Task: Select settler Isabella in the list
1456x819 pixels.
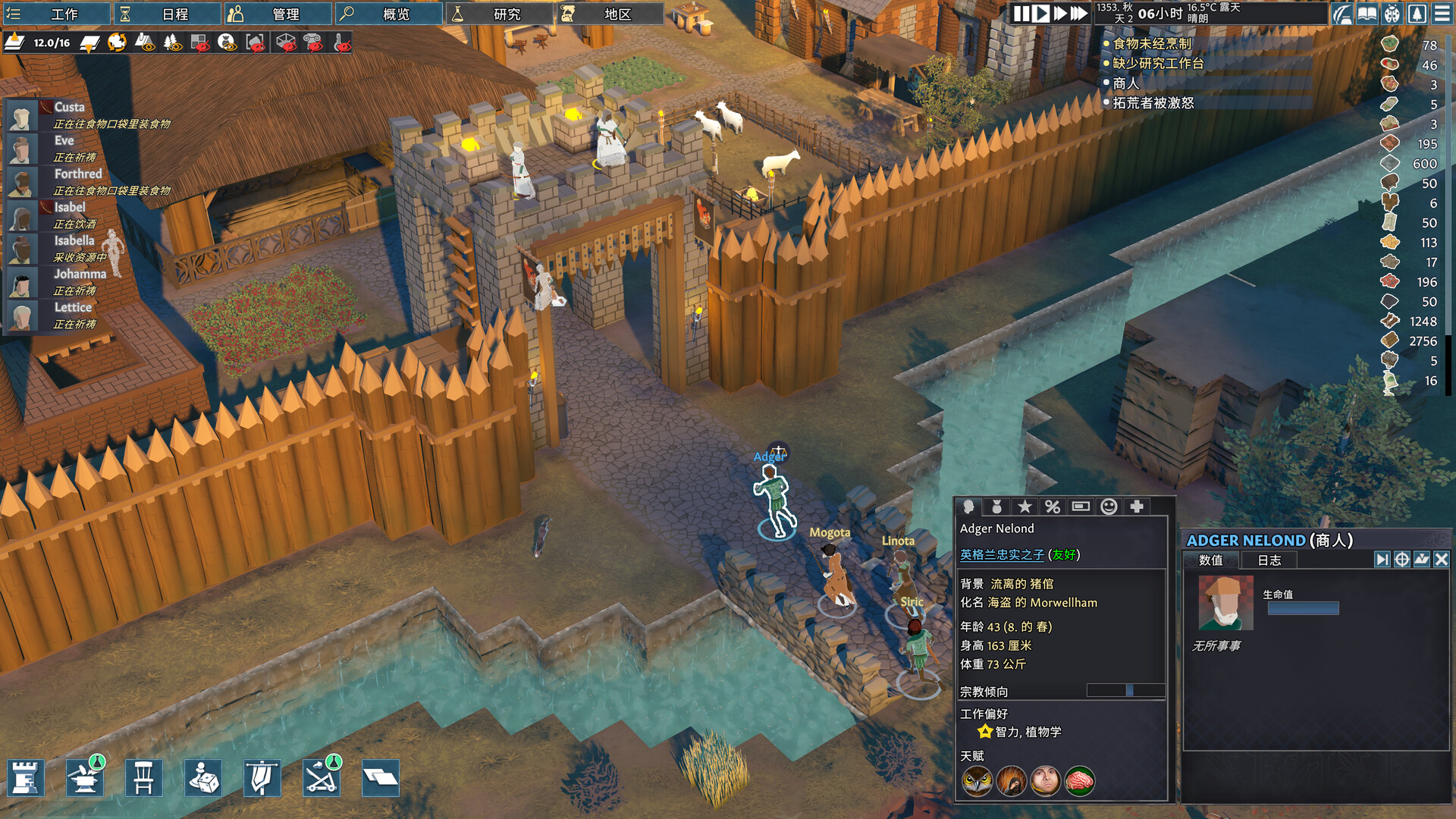Action: tap(74, 241)
